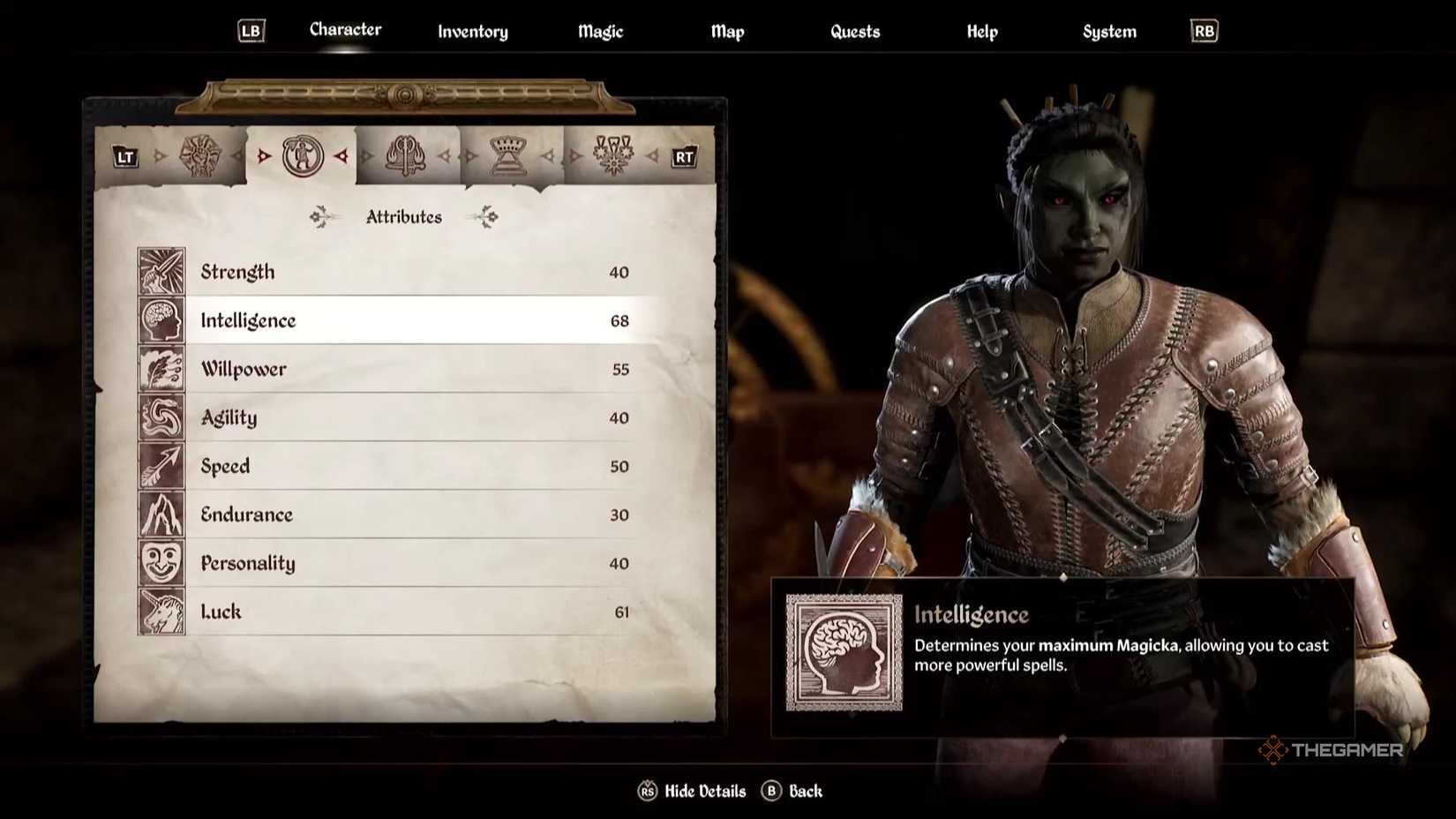Screen dimensions: 1456x819
Task: Switch to the Inventory tab
Action: (x=472, y=31)
